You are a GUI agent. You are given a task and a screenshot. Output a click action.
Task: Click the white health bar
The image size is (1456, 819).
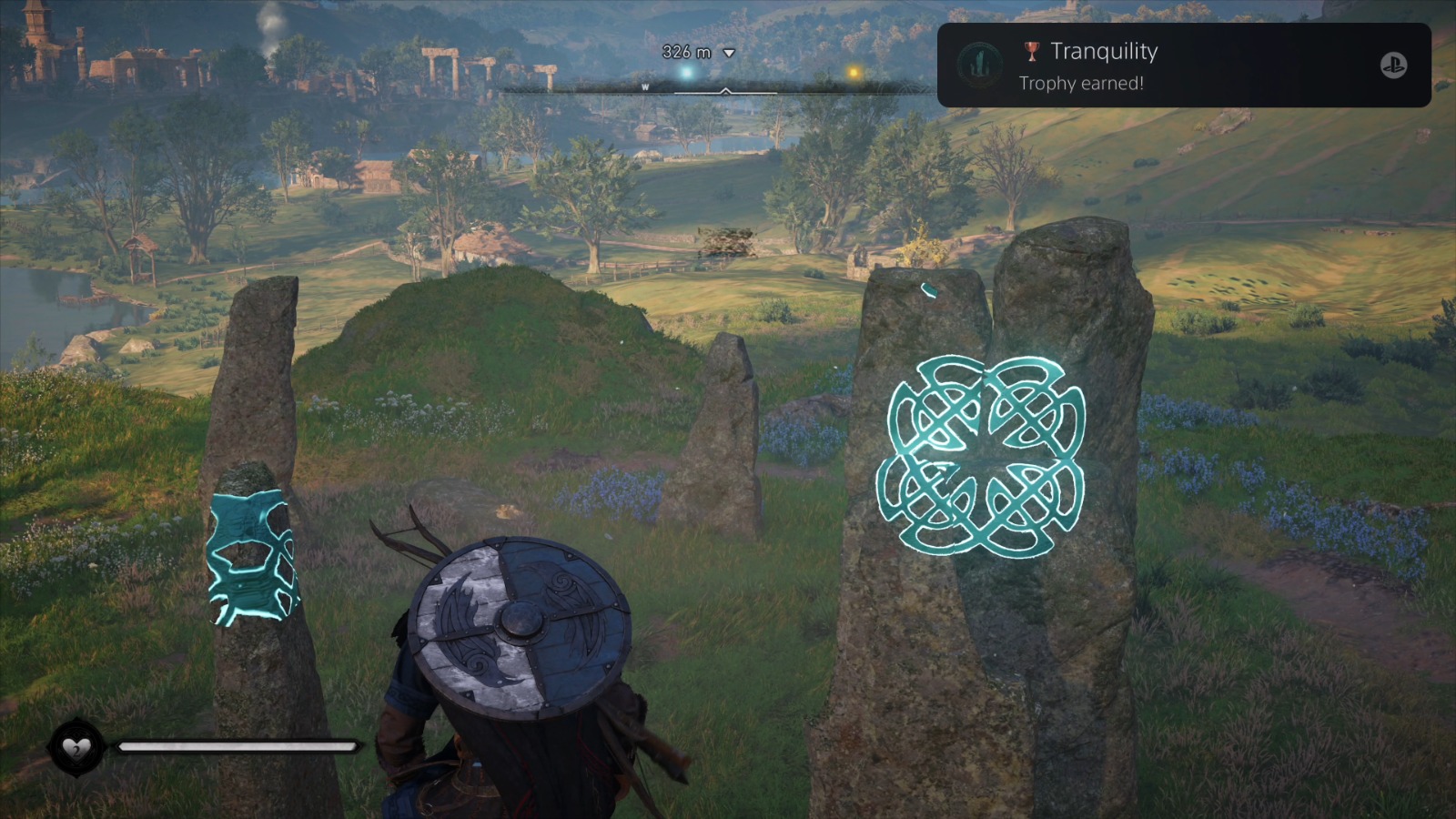point(235,746)
